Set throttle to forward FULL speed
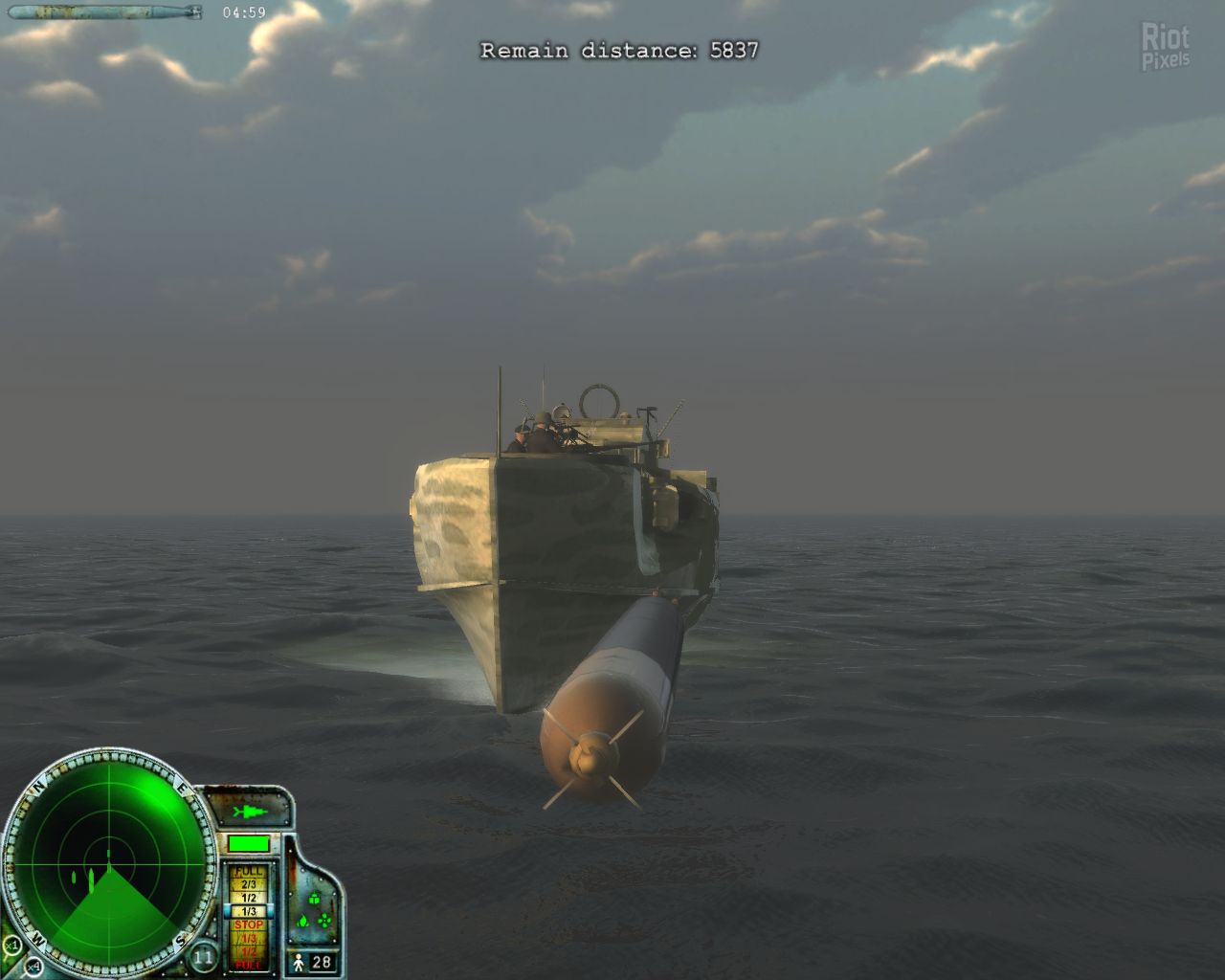This screenshot has height=980, width=1225. [x=249, y=872]
